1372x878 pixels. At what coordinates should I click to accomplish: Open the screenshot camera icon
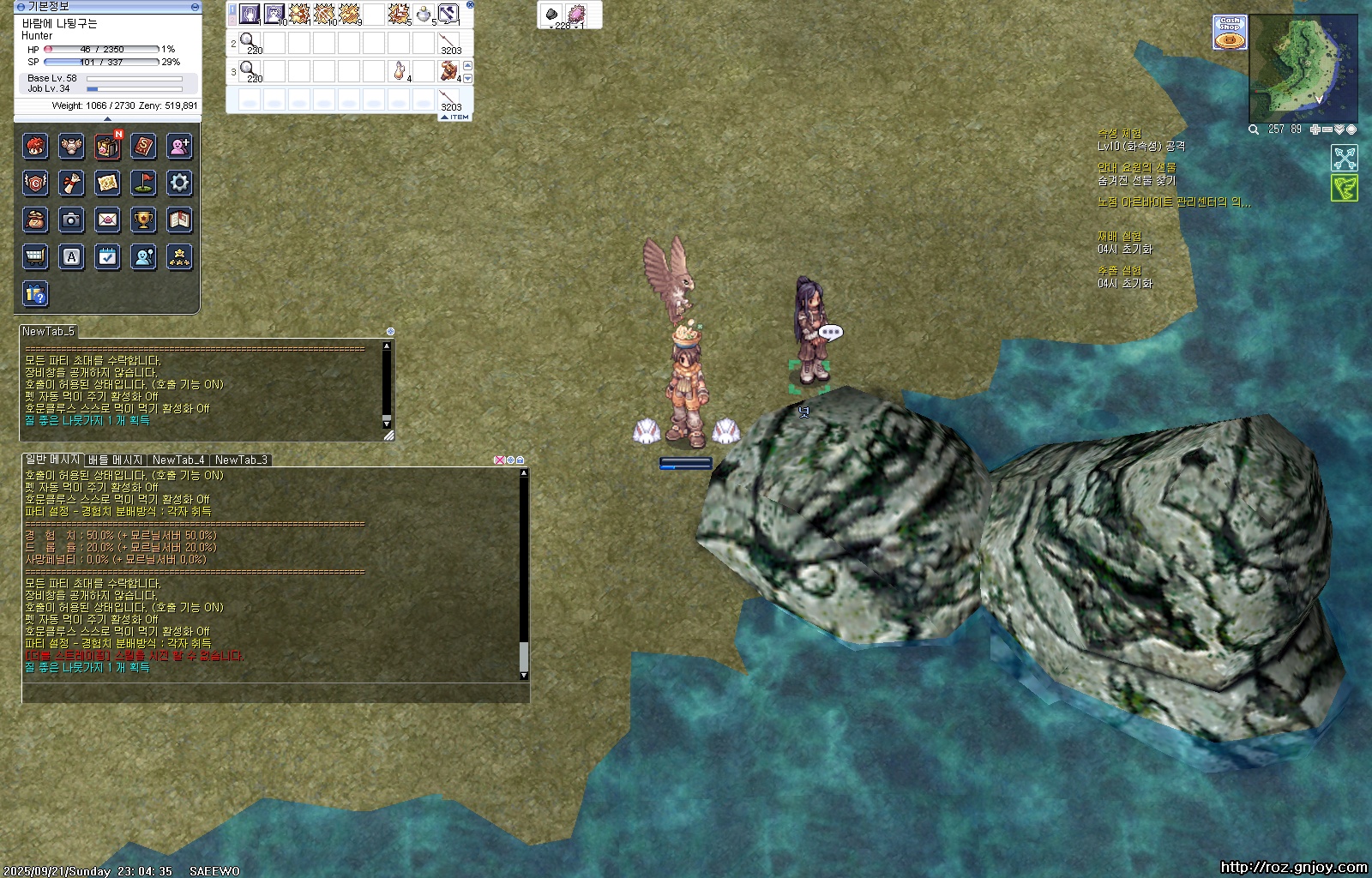click(x=71, y=219)
